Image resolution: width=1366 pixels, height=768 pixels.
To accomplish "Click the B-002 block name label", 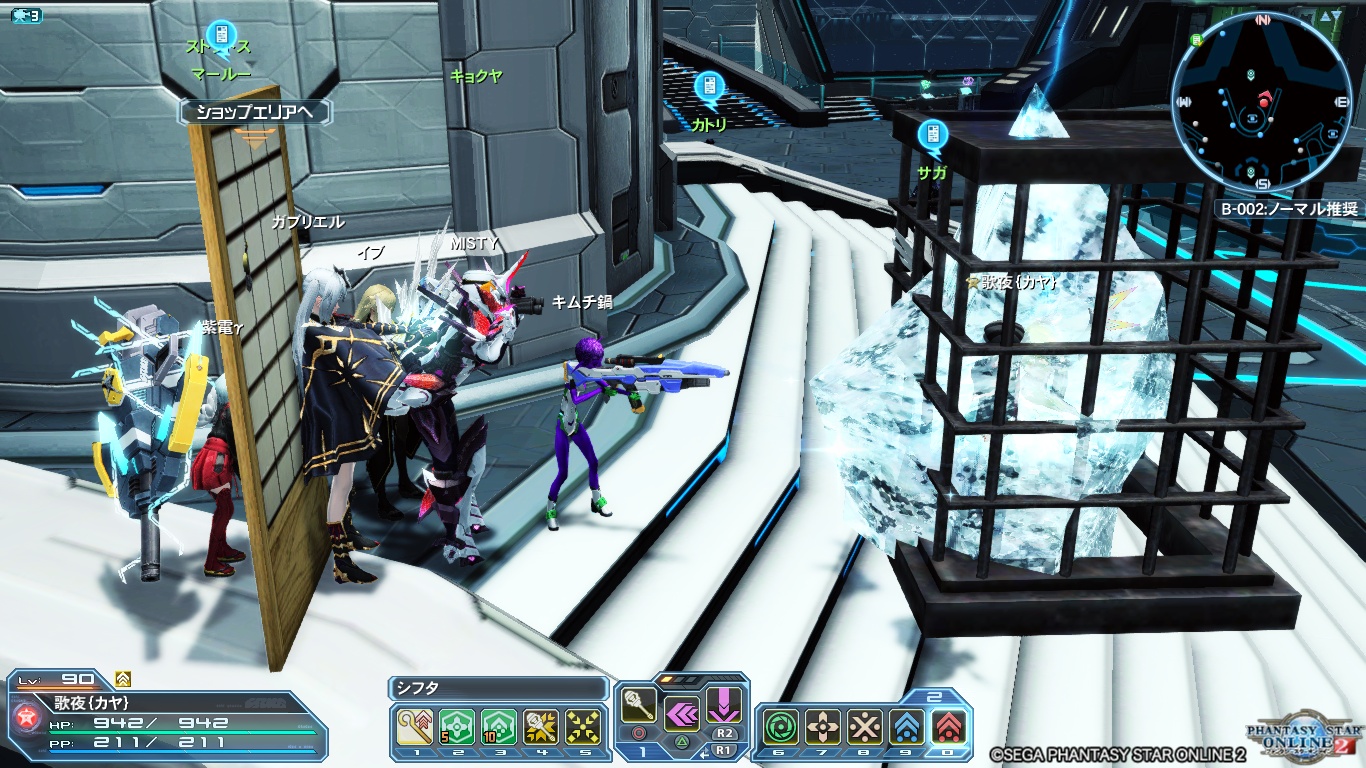I will pyautogui.click(x=1288, y=209).
